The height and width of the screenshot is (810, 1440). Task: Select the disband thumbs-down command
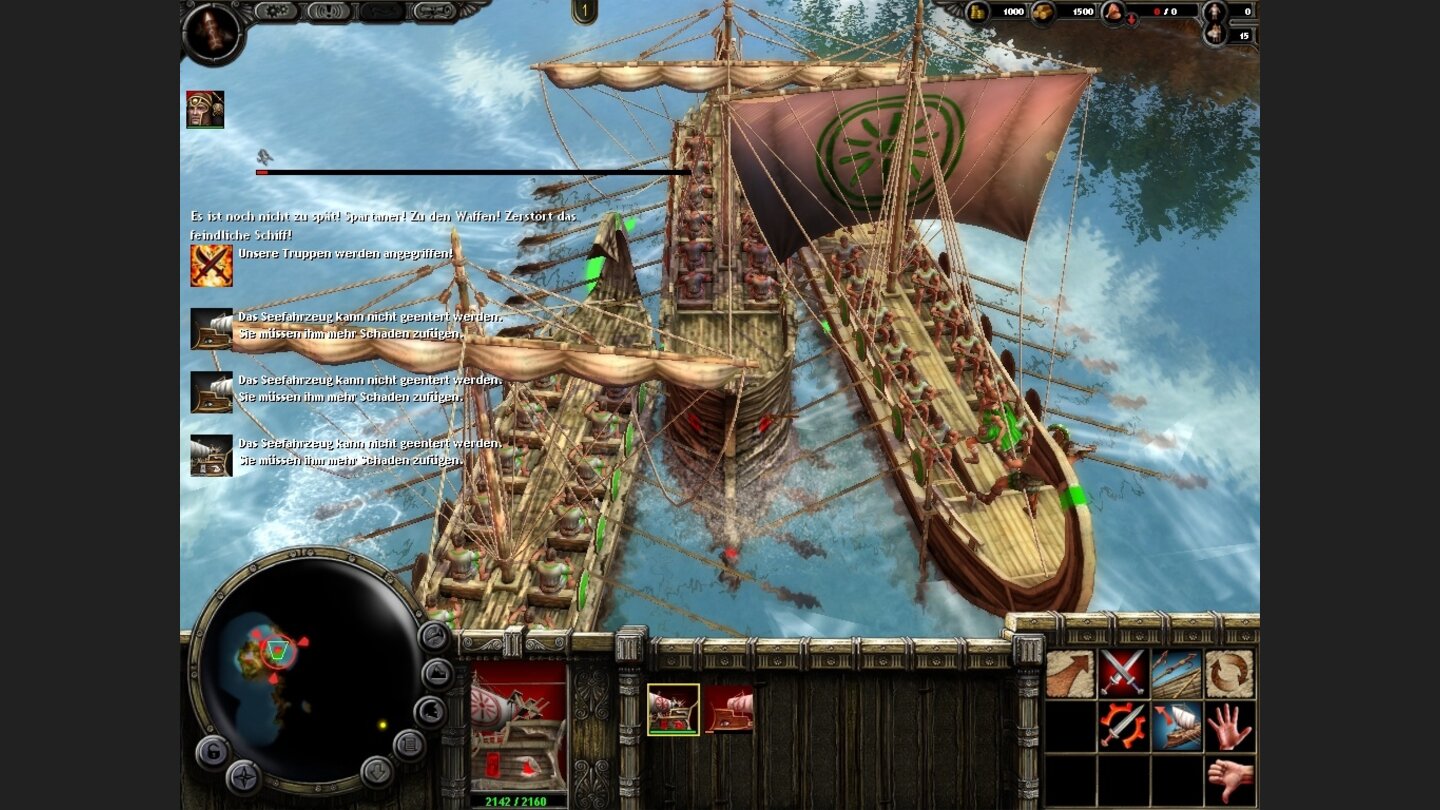pos(1232,778)
